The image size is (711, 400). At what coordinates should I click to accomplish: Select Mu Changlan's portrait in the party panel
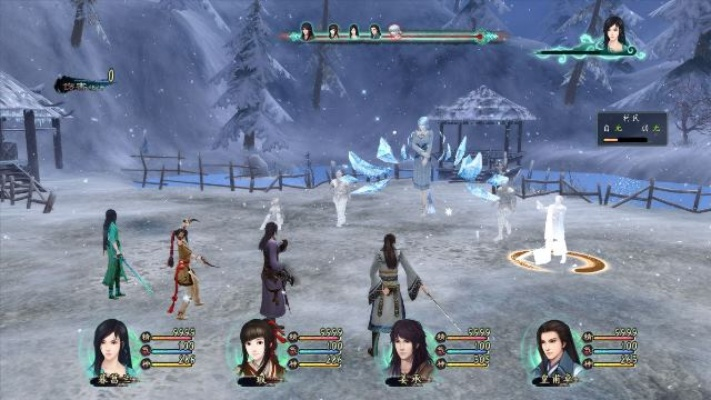[x=112, y=349]
